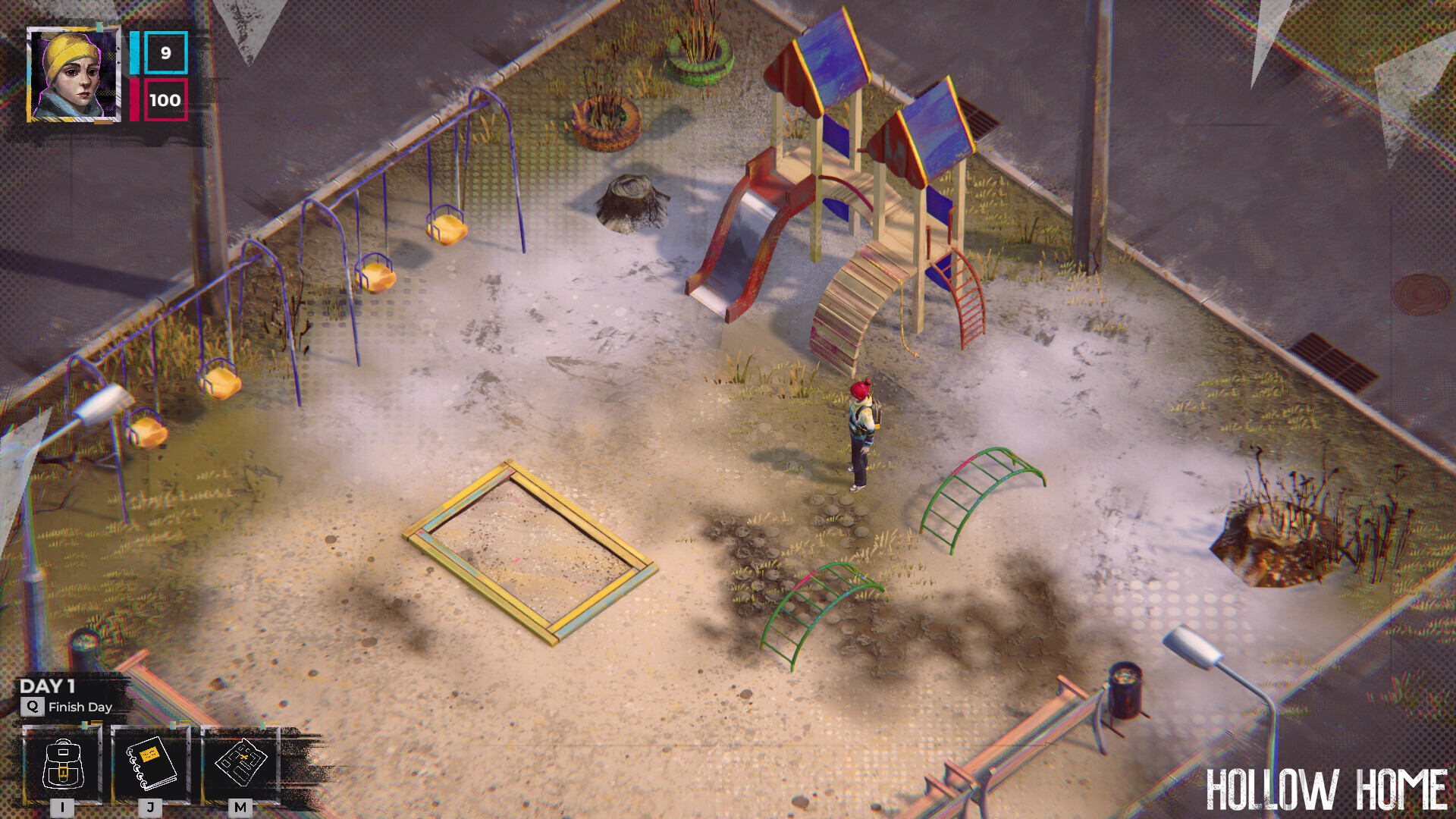
Task: Click the red health counter showing 100
Action: (167, 99)
